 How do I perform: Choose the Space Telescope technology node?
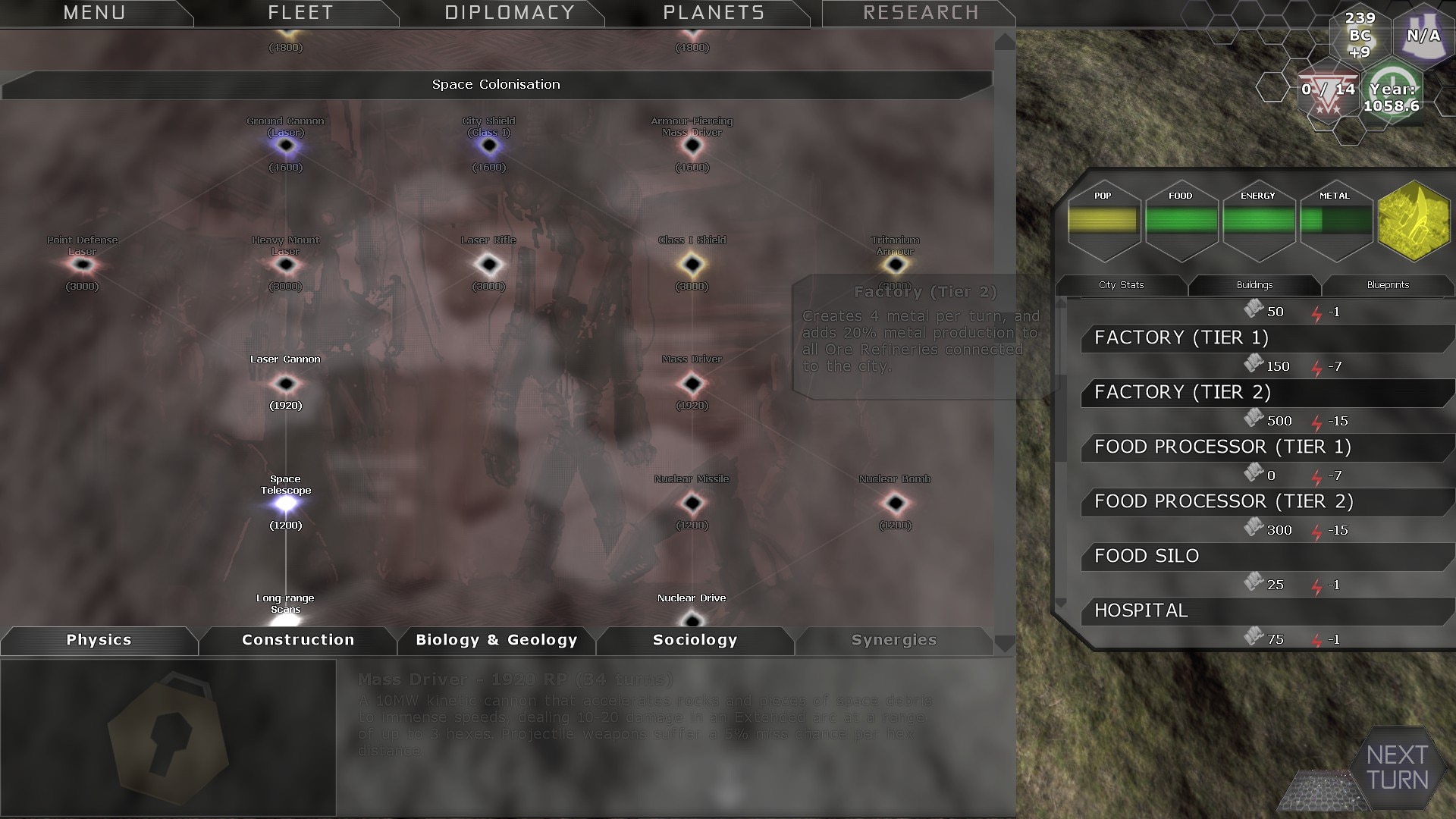[286, 503]
